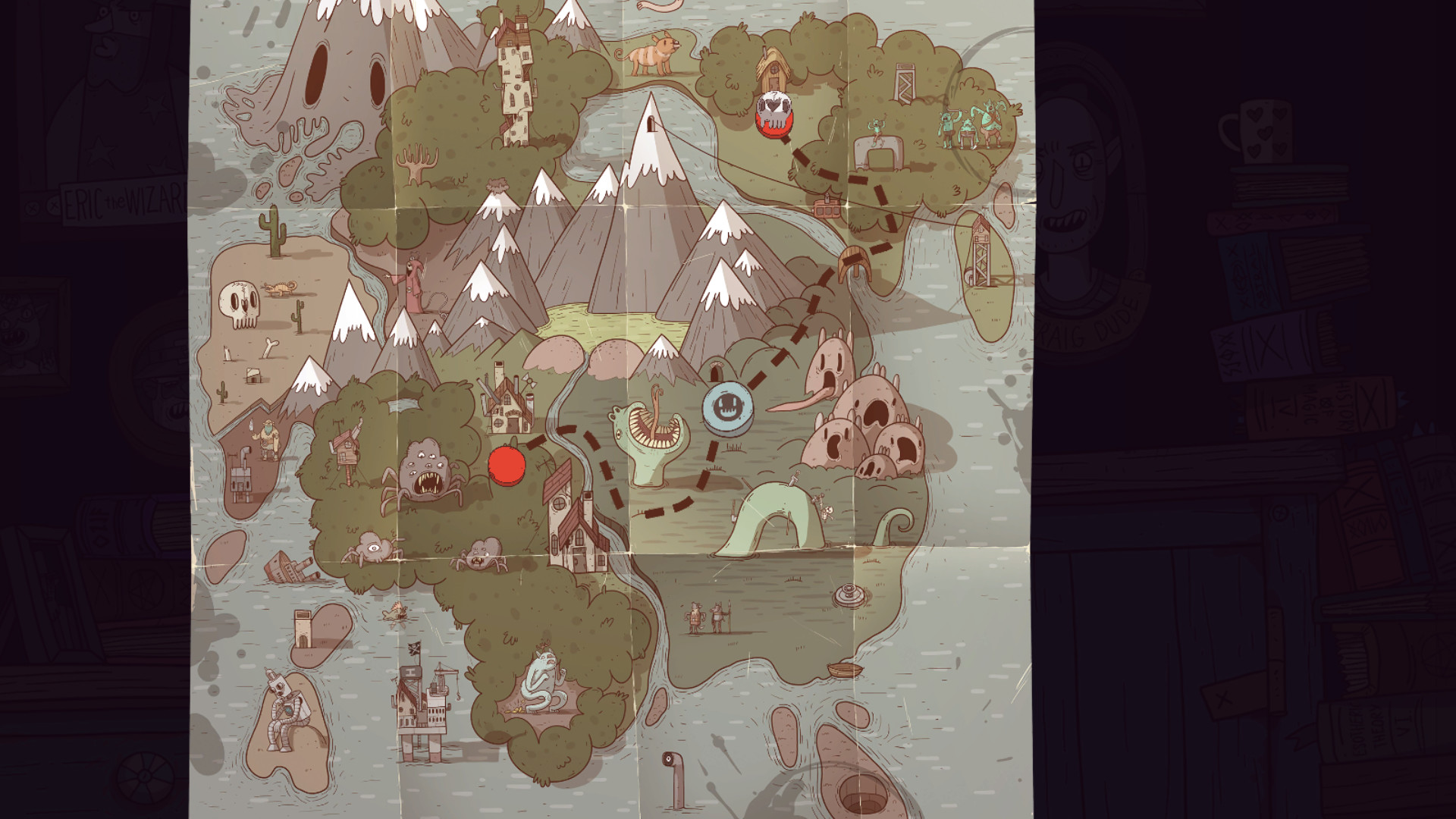Click the blue grinning face map marker
The width and height of the screenshot is (1456, 819).
727,409
